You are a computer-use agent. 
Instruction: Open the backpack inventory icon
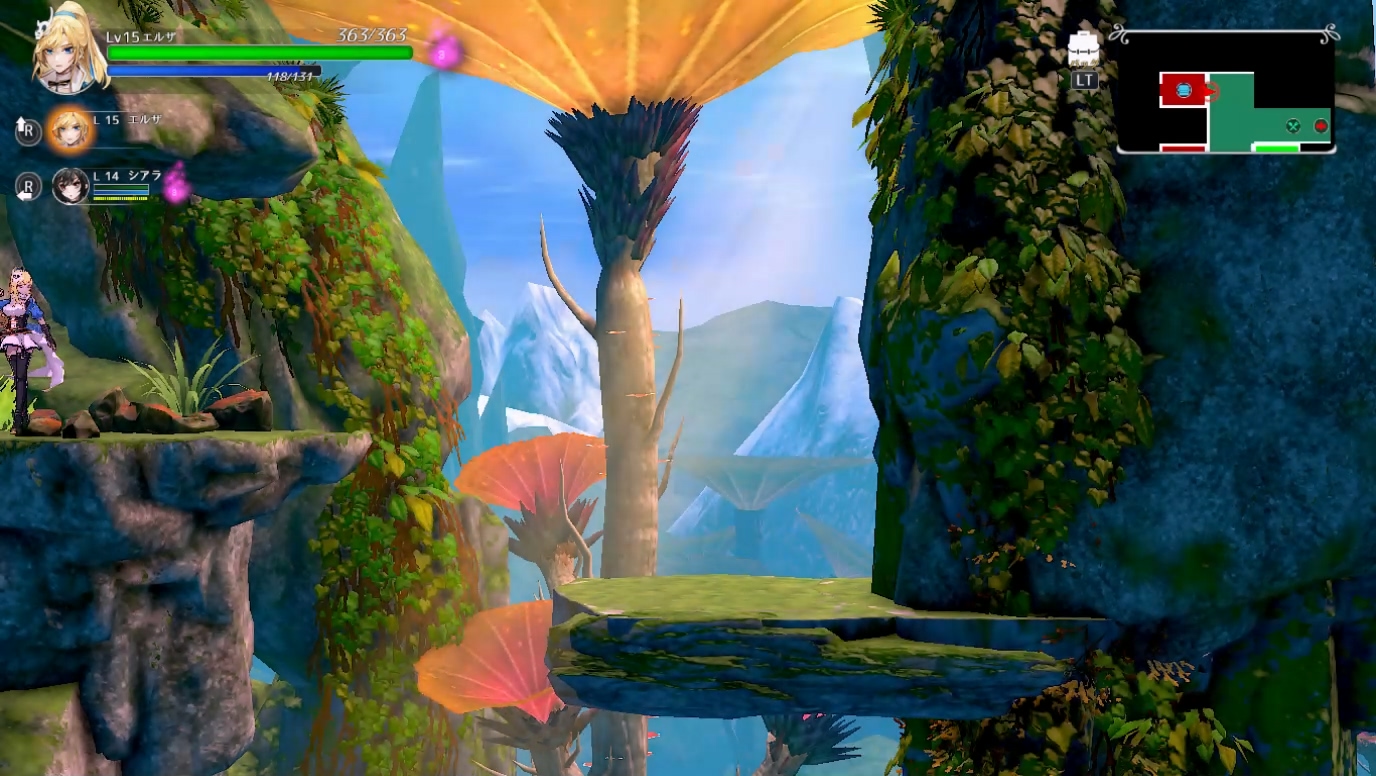click(x=1084, y=48)
